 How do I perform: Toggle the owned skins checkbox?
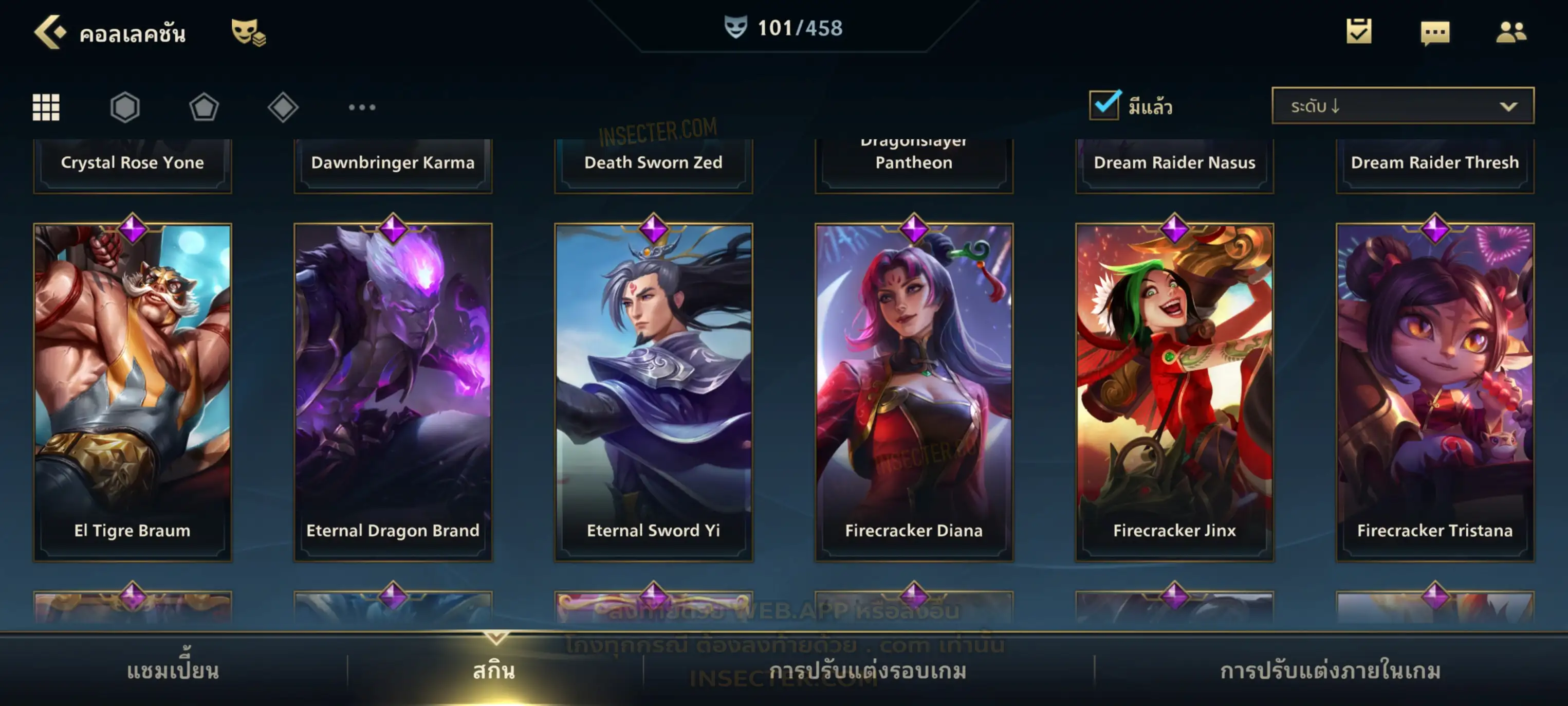[x=1104, y=105]
